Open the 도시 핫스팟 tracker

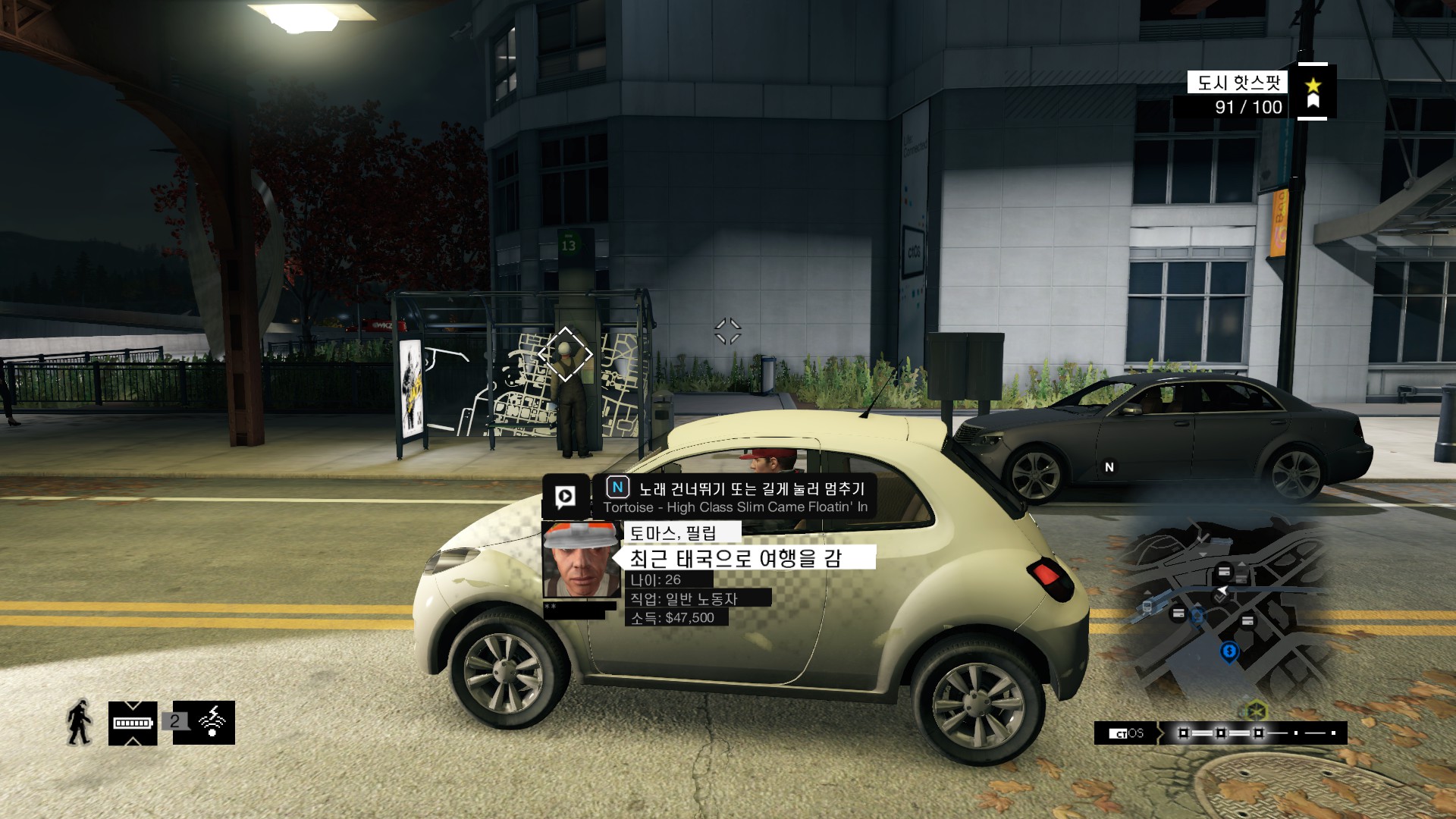tap(1238, 82)
